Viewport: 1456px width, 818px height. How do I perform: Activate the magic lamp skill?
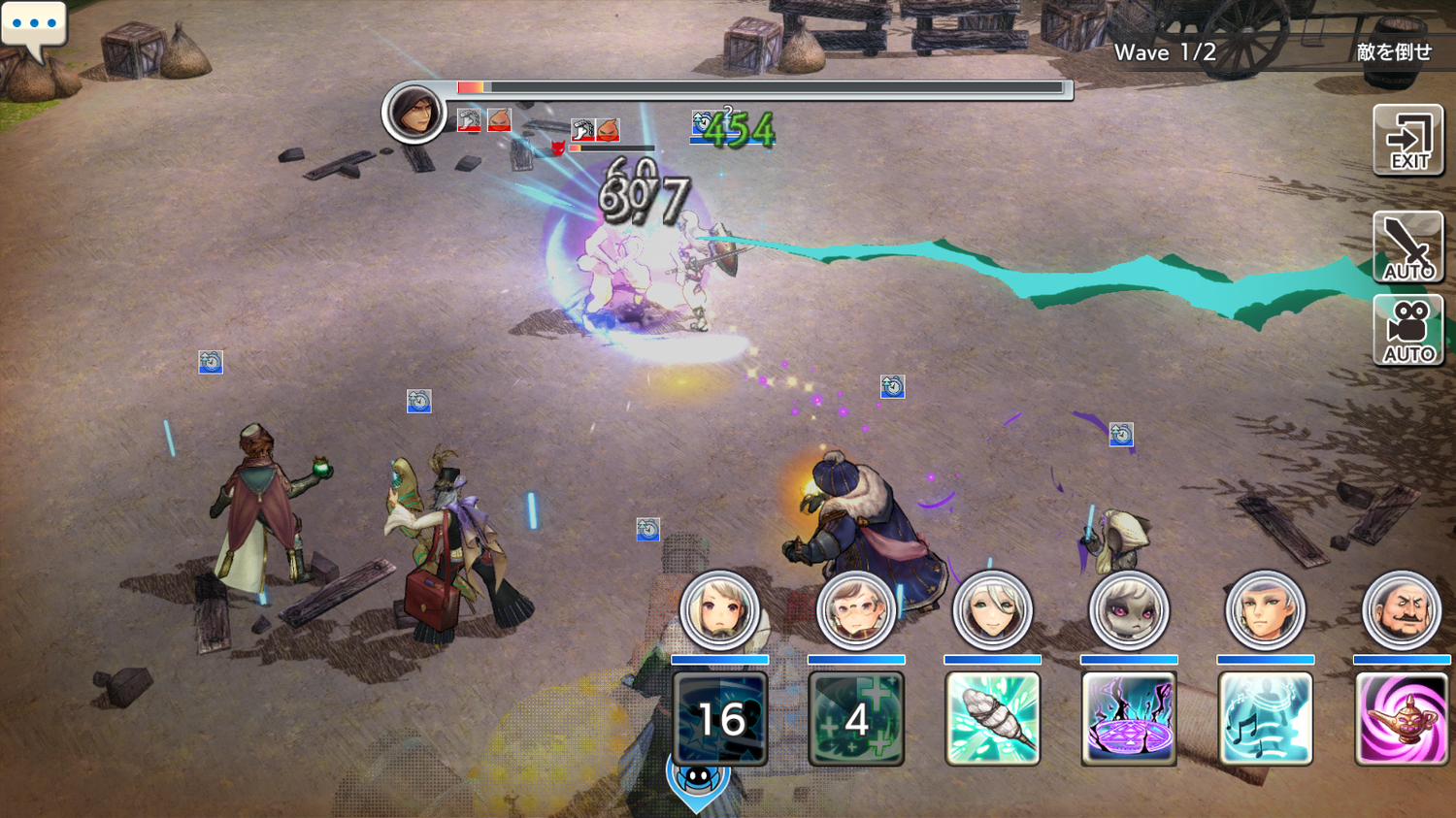(x=1402, y=718)
